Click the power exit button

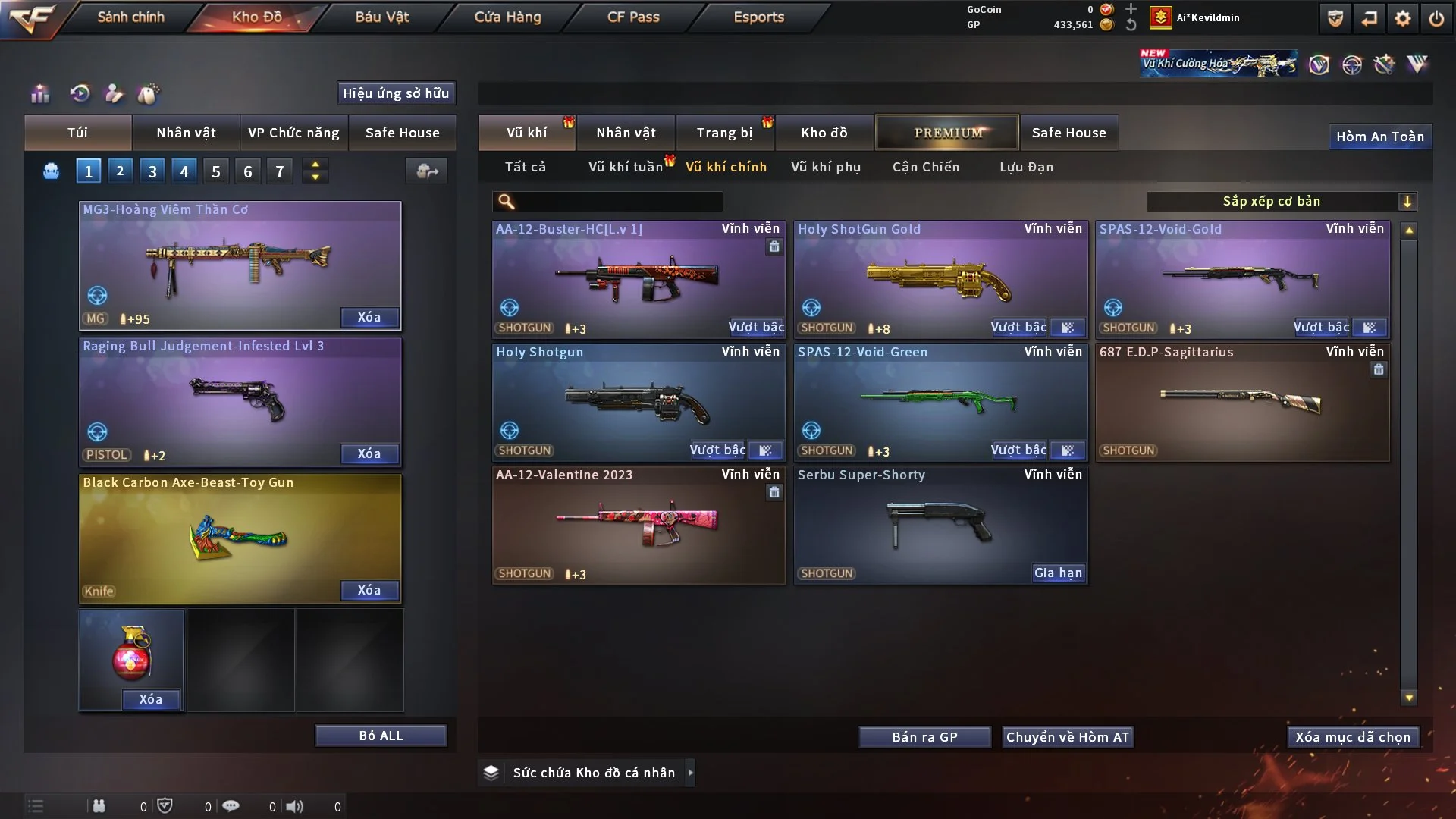click(1436, 19)
